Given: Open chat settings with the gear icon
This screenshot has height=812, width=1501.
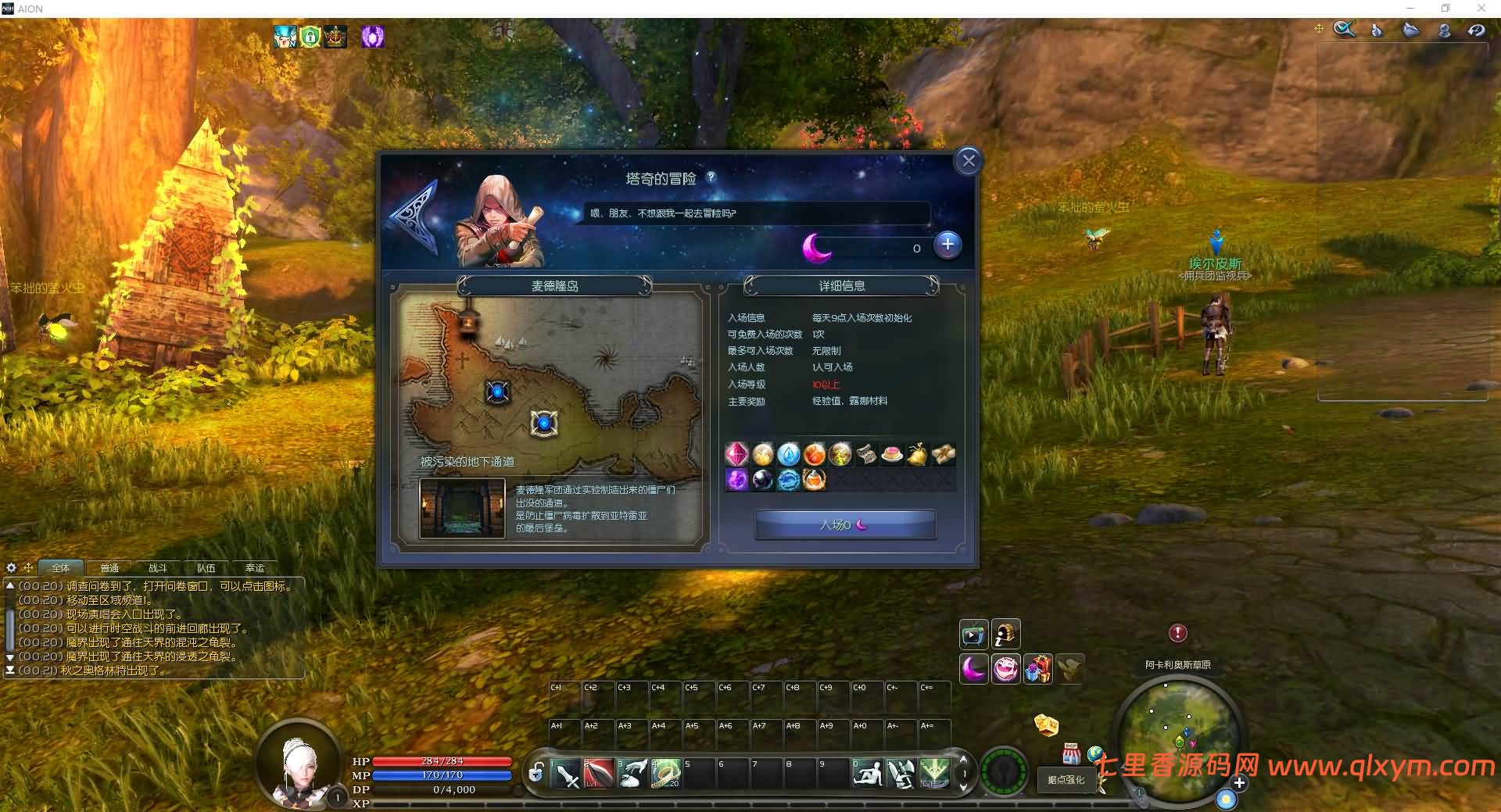Looking at the screenshot, I should point(11,567).
